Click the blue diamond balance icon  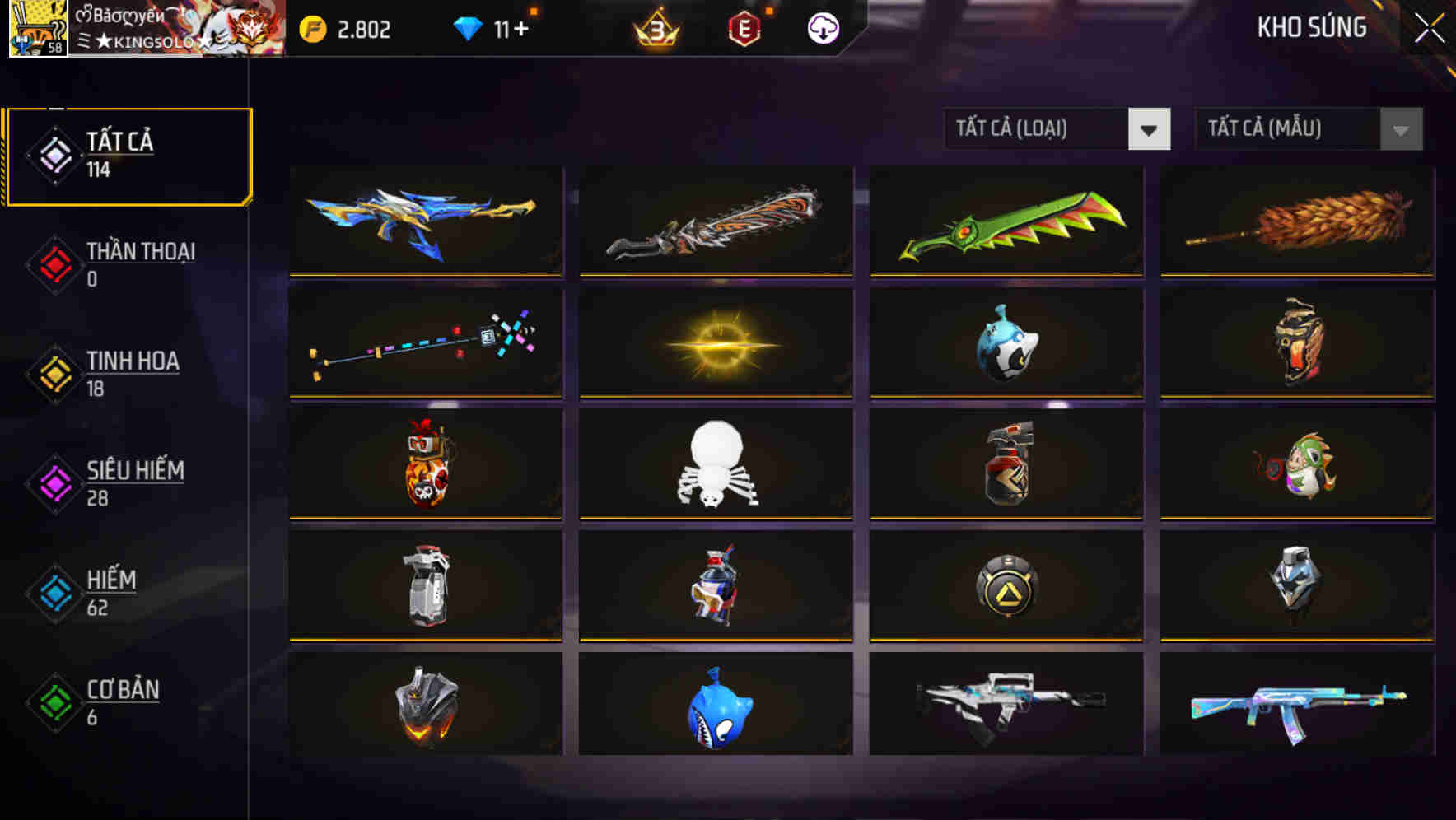tap(468, 27)
